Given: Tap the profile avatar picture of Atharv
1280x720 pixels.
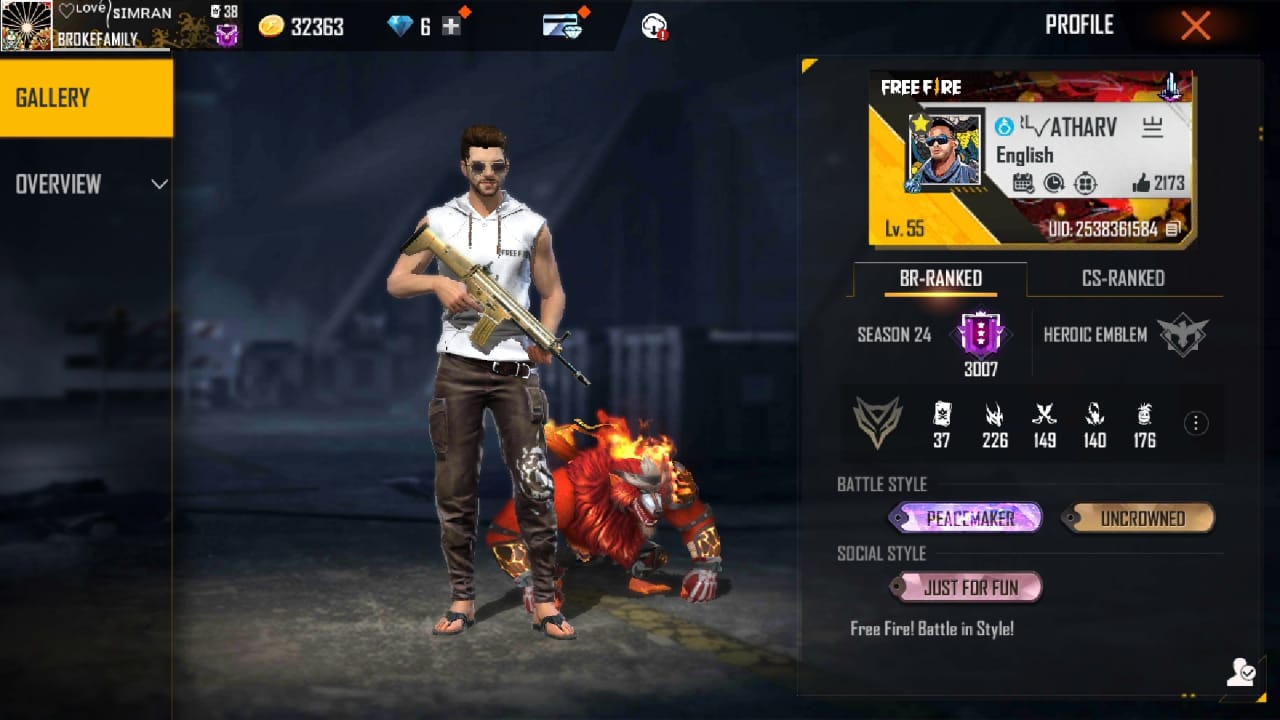Looking at the screenshot, I should (x=943, y=150).
